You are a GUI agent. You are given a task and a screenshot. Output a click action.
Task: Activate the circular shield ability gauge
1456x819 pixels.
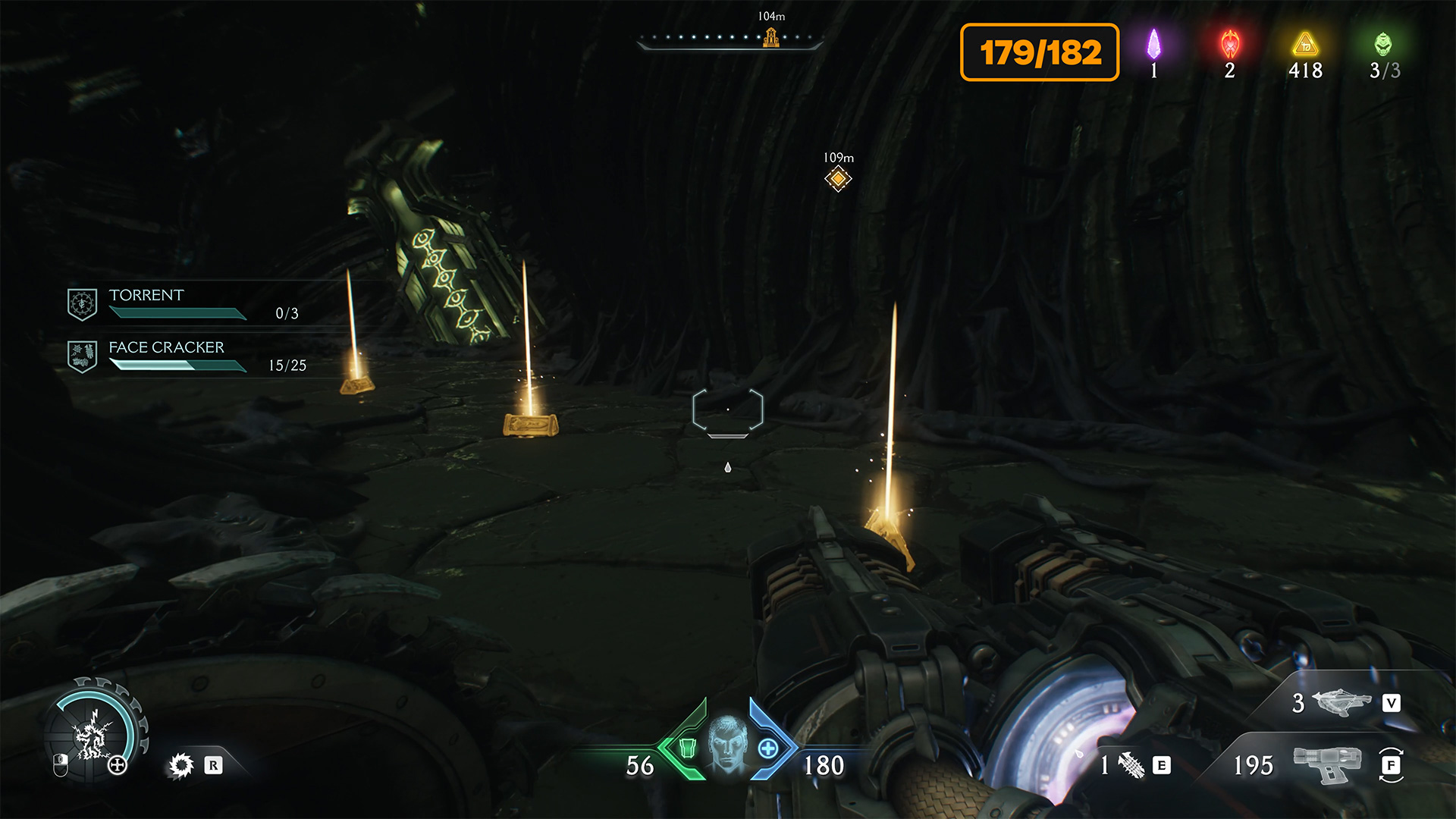pos(94,733)
